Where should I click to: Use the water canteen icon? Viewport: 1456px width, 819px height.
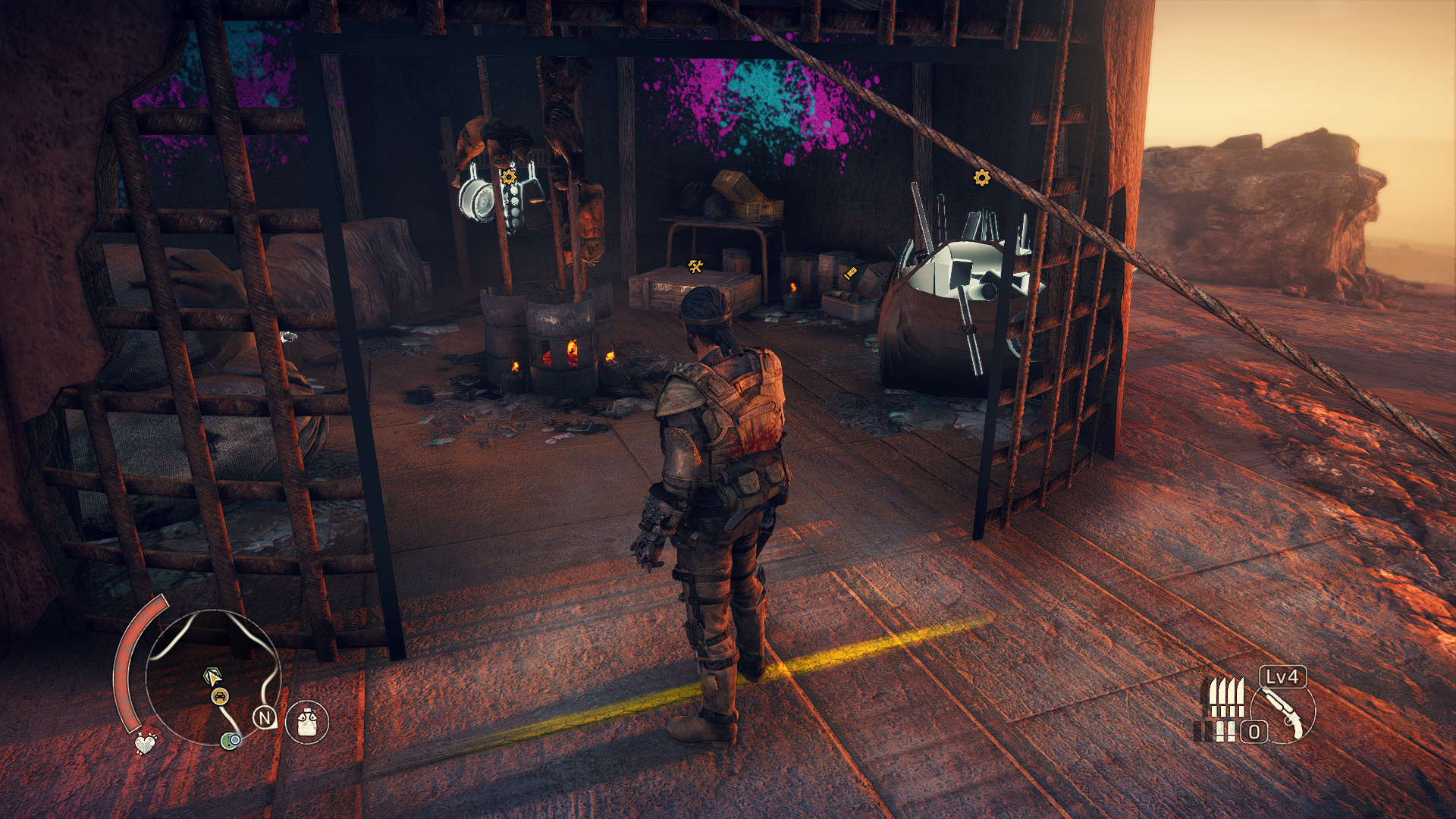307,721
